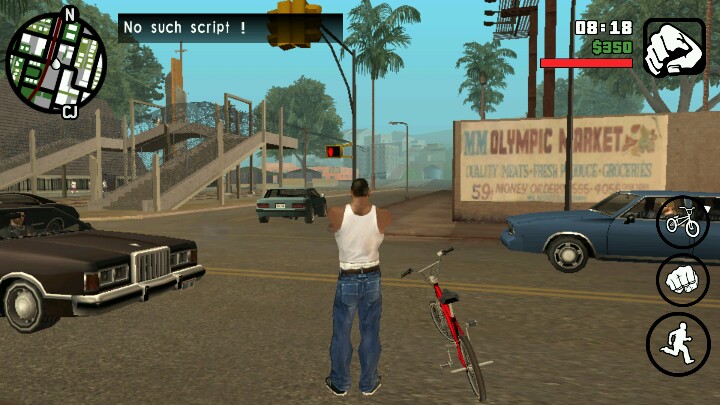The width and height of the screenshot is (720, 405).
Task: Mount the bicycle using the bike button
Action: click(682, 221)
